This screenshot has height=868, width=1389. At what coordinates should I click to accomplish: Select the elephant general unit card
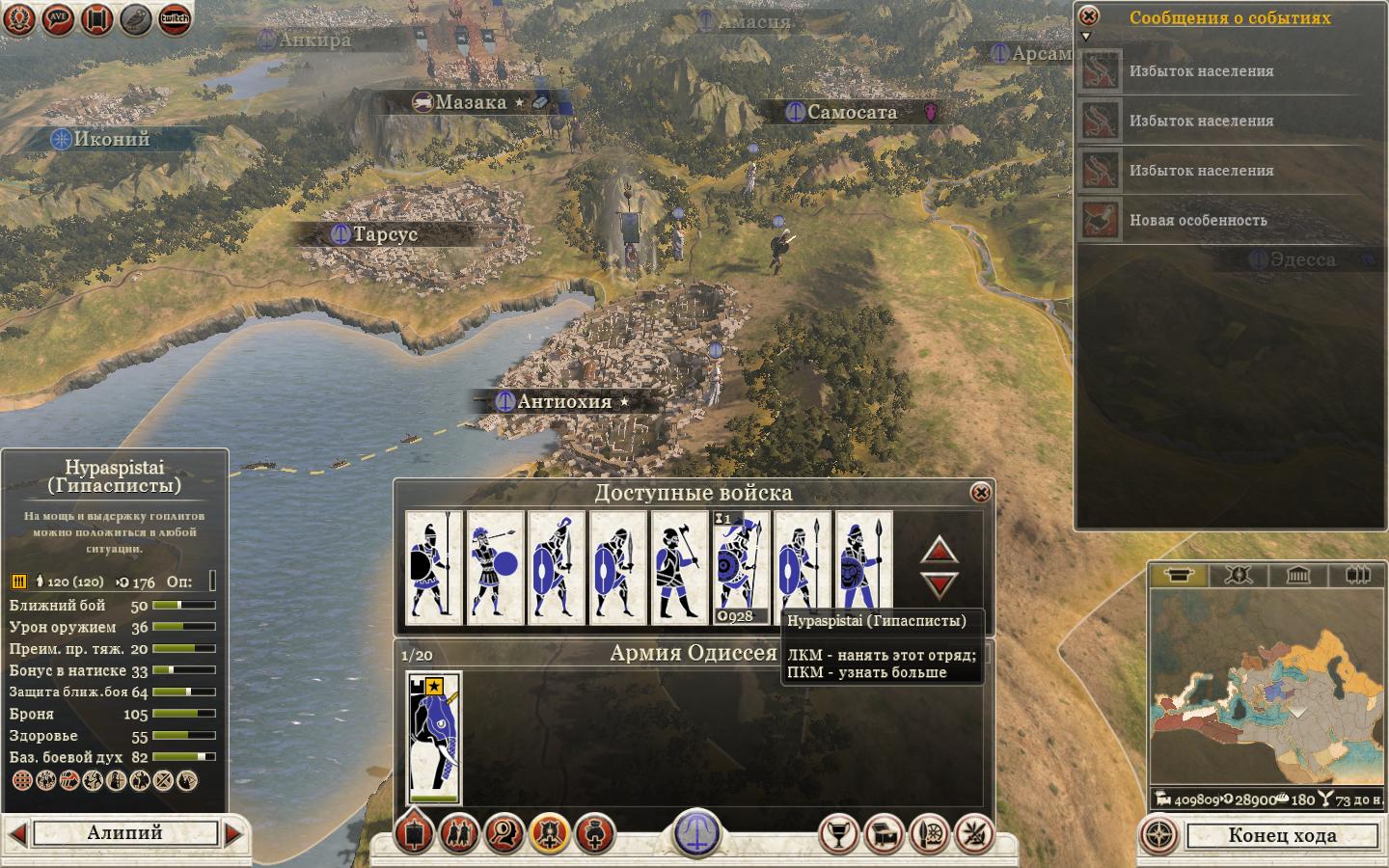pos(434,739)
